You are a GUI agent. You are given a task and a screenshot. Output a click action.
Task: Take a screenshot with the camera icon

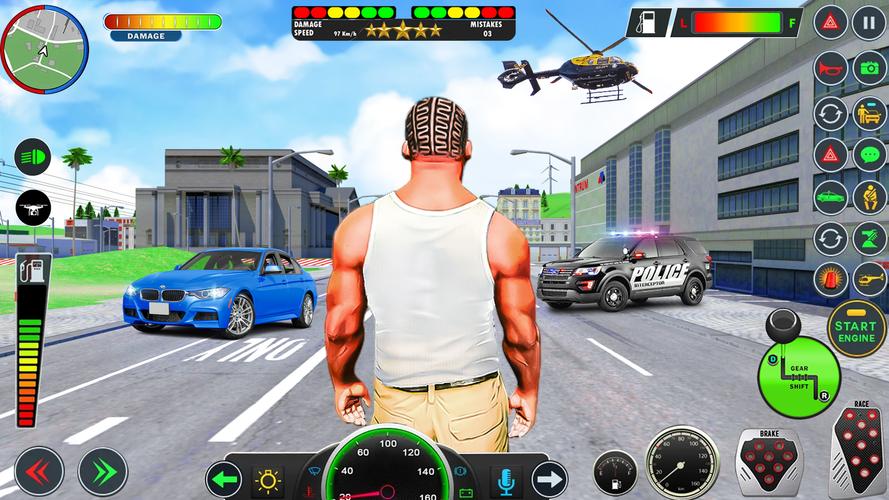[x=869, y=68]
